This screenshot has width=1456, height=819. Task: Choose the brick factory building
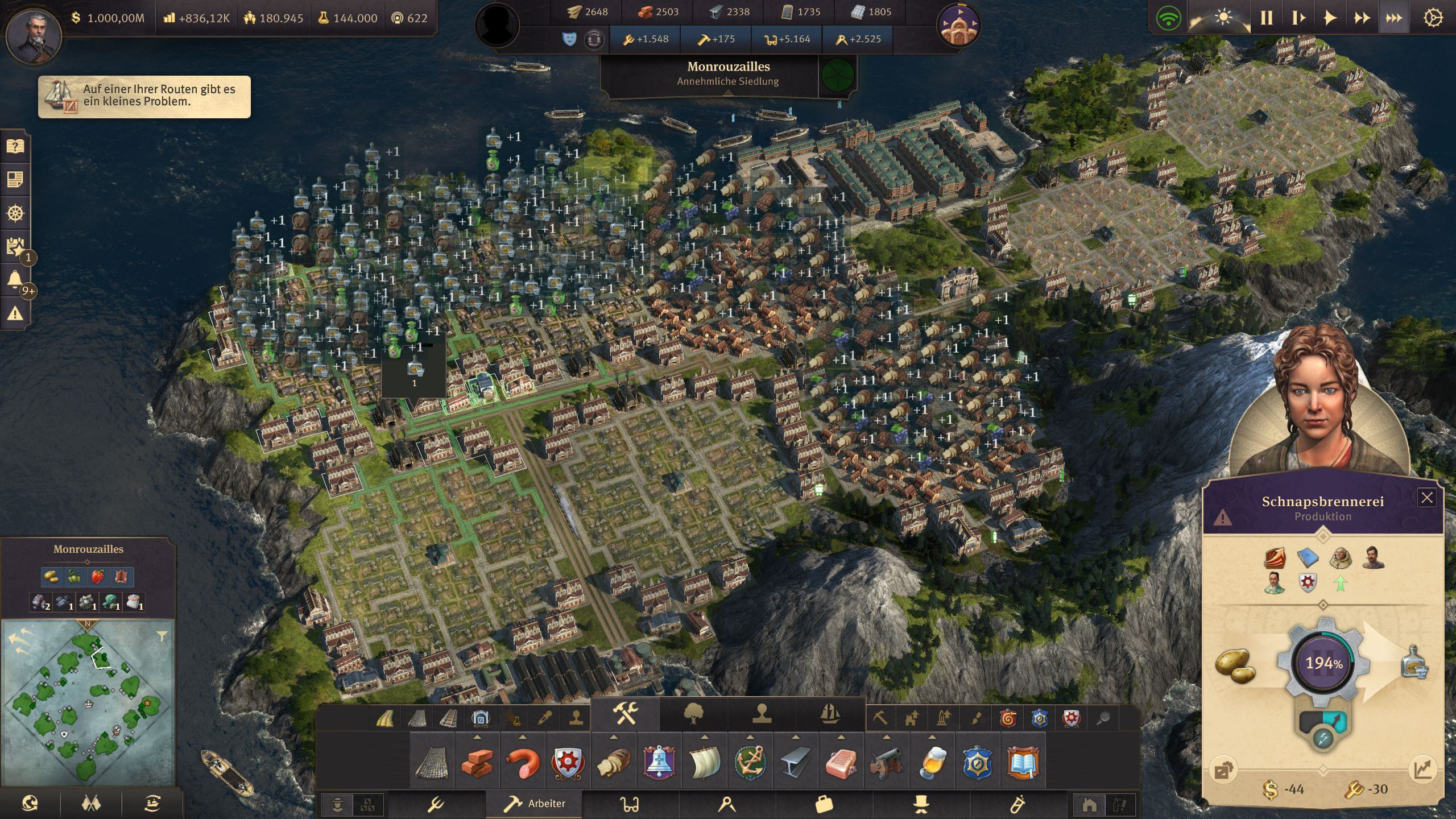[x=477, y=762]
